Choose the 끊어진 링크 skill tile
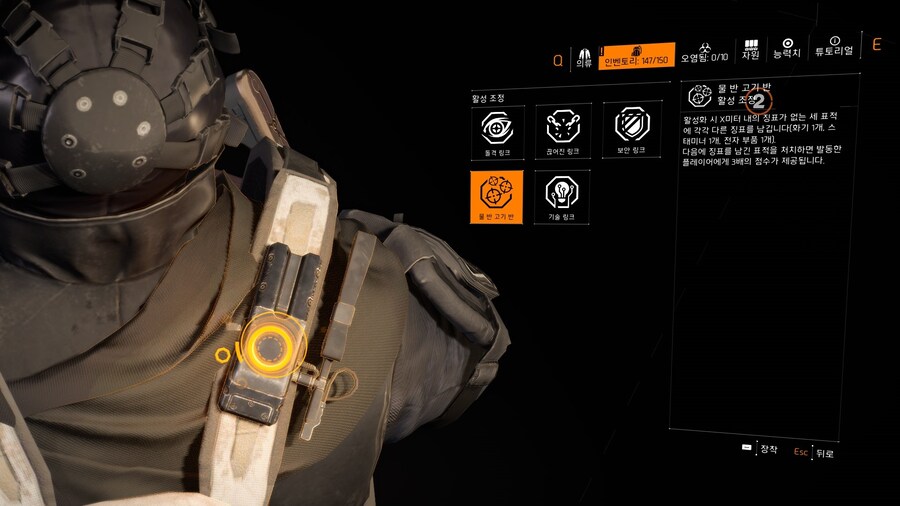The image size is (900, 506). (x=562, y=131)
